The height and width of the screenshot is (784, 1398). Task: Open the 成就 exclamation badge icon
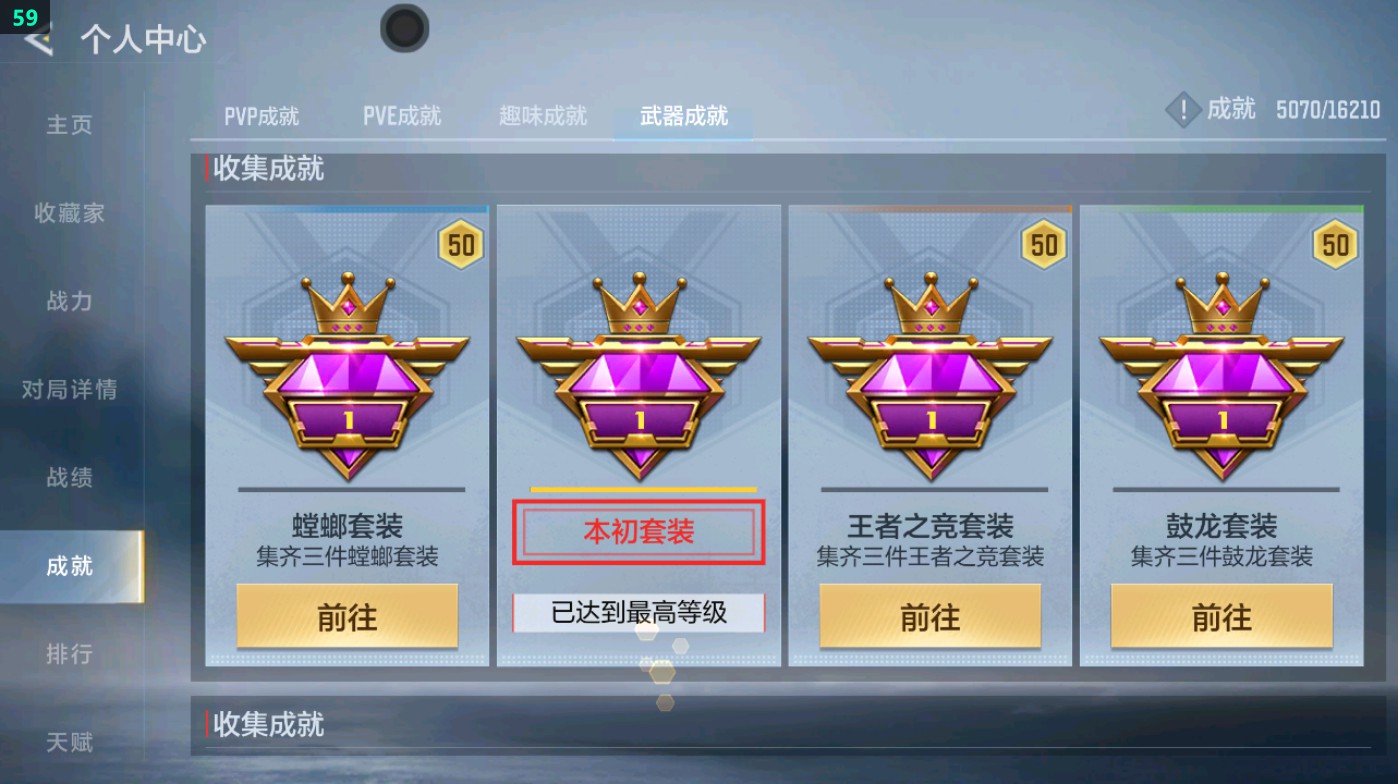pos(1183,110)
